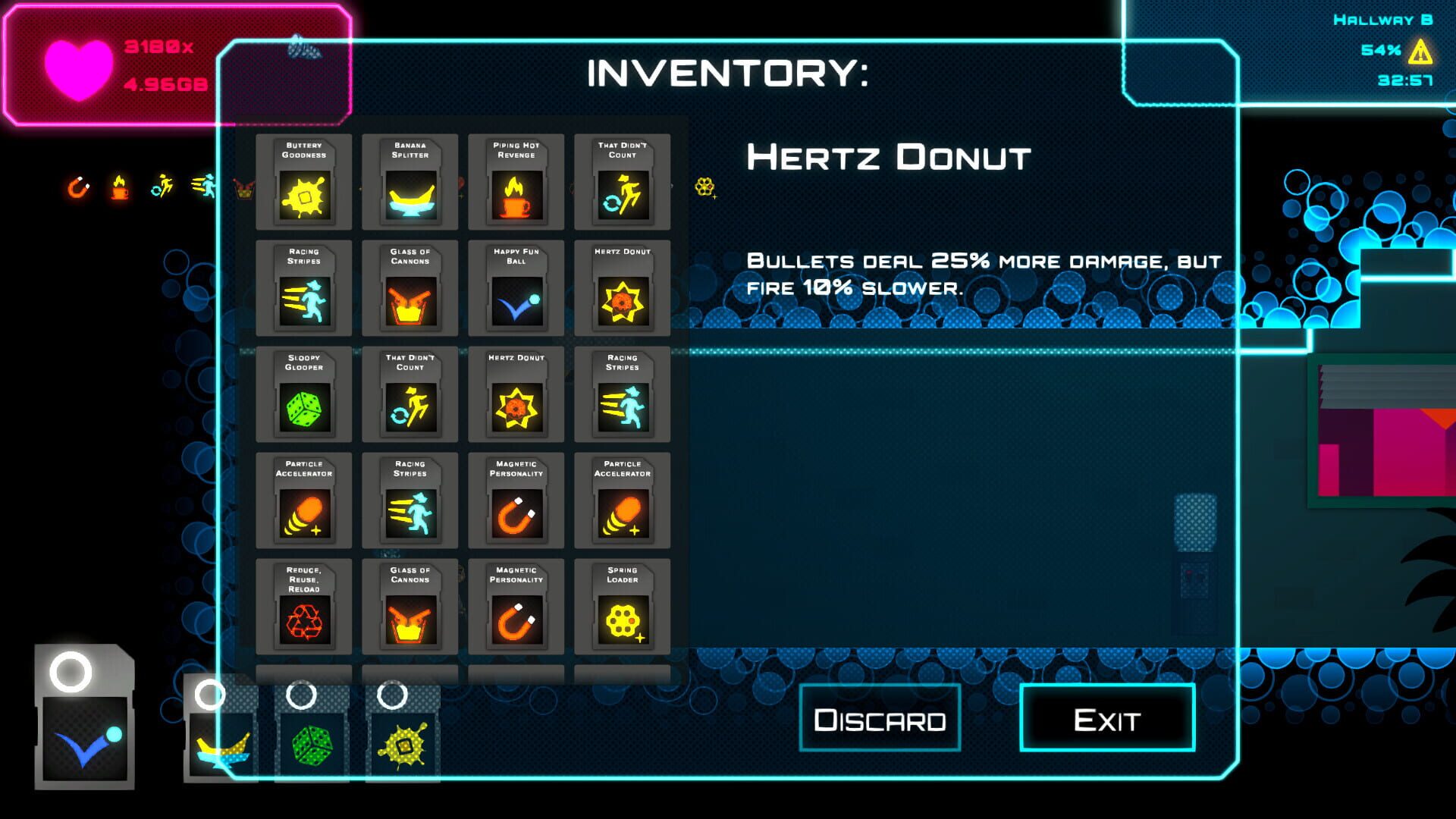Select the Particle Accelerator card
Screen dimensions: 1456x819
tap(303, 500)
